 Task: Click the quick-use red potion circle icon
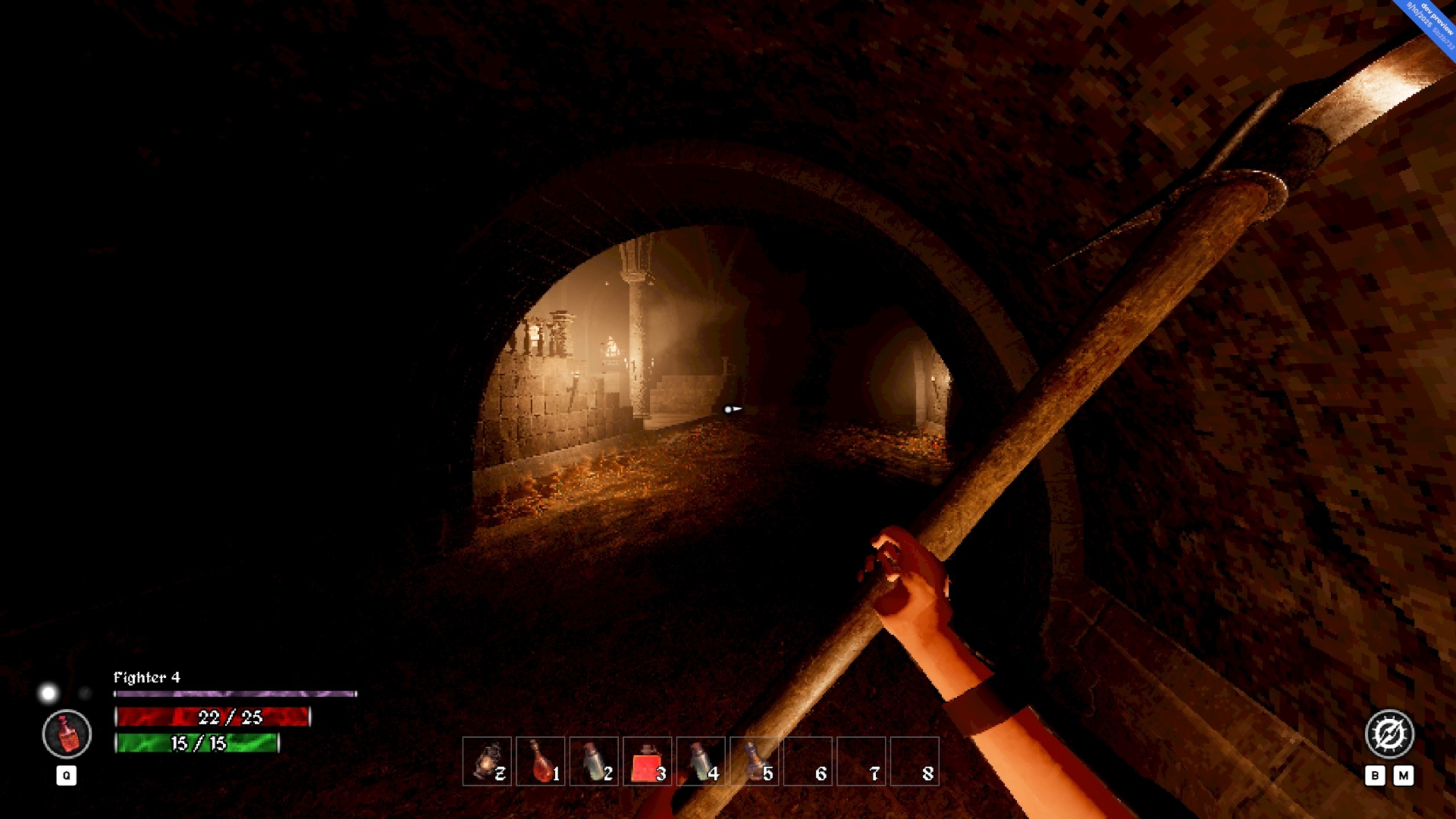(x=67, y=734)
